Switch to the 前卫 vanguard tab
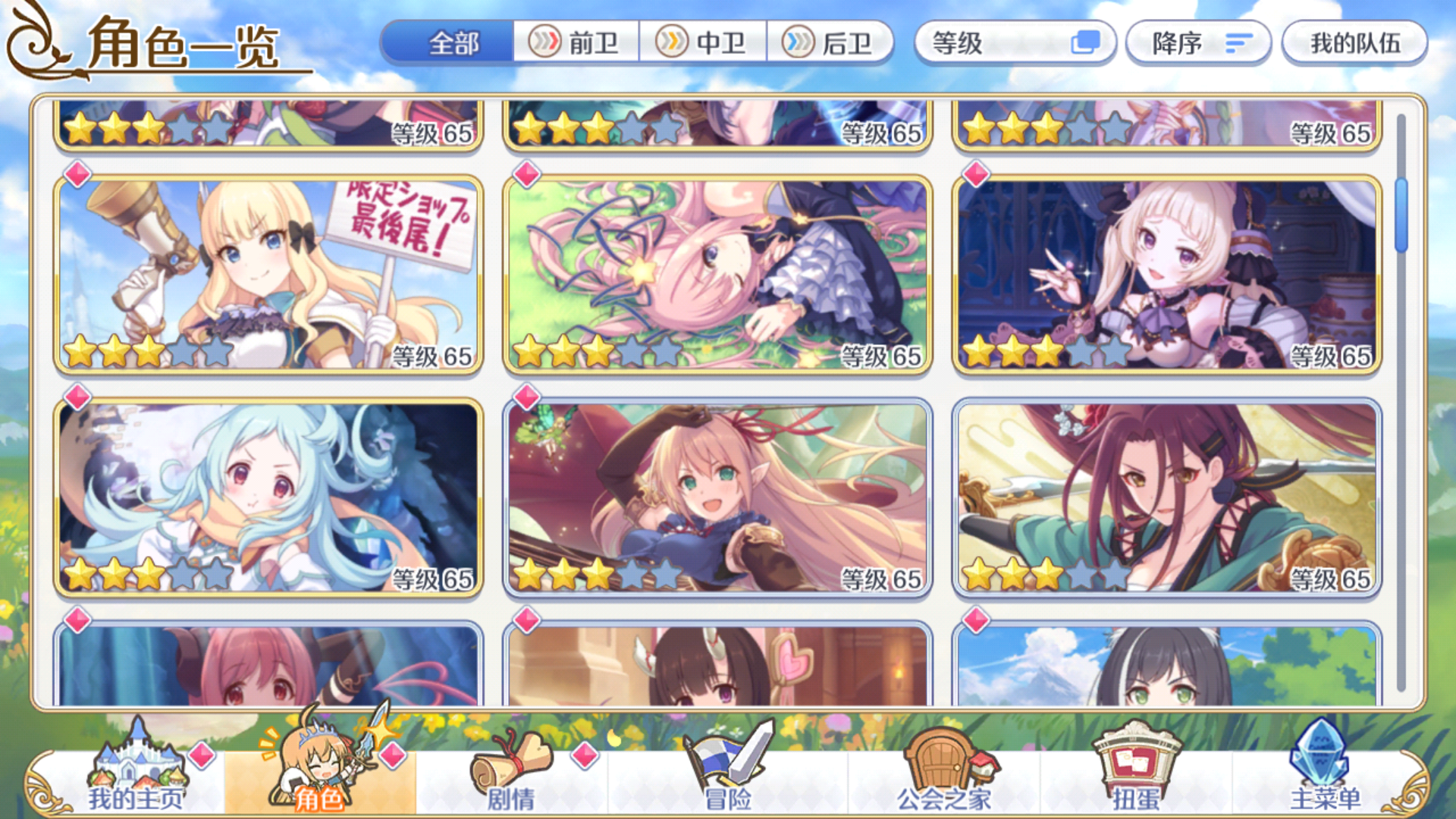The image size is (1456, 819). [x=577, y=44]
